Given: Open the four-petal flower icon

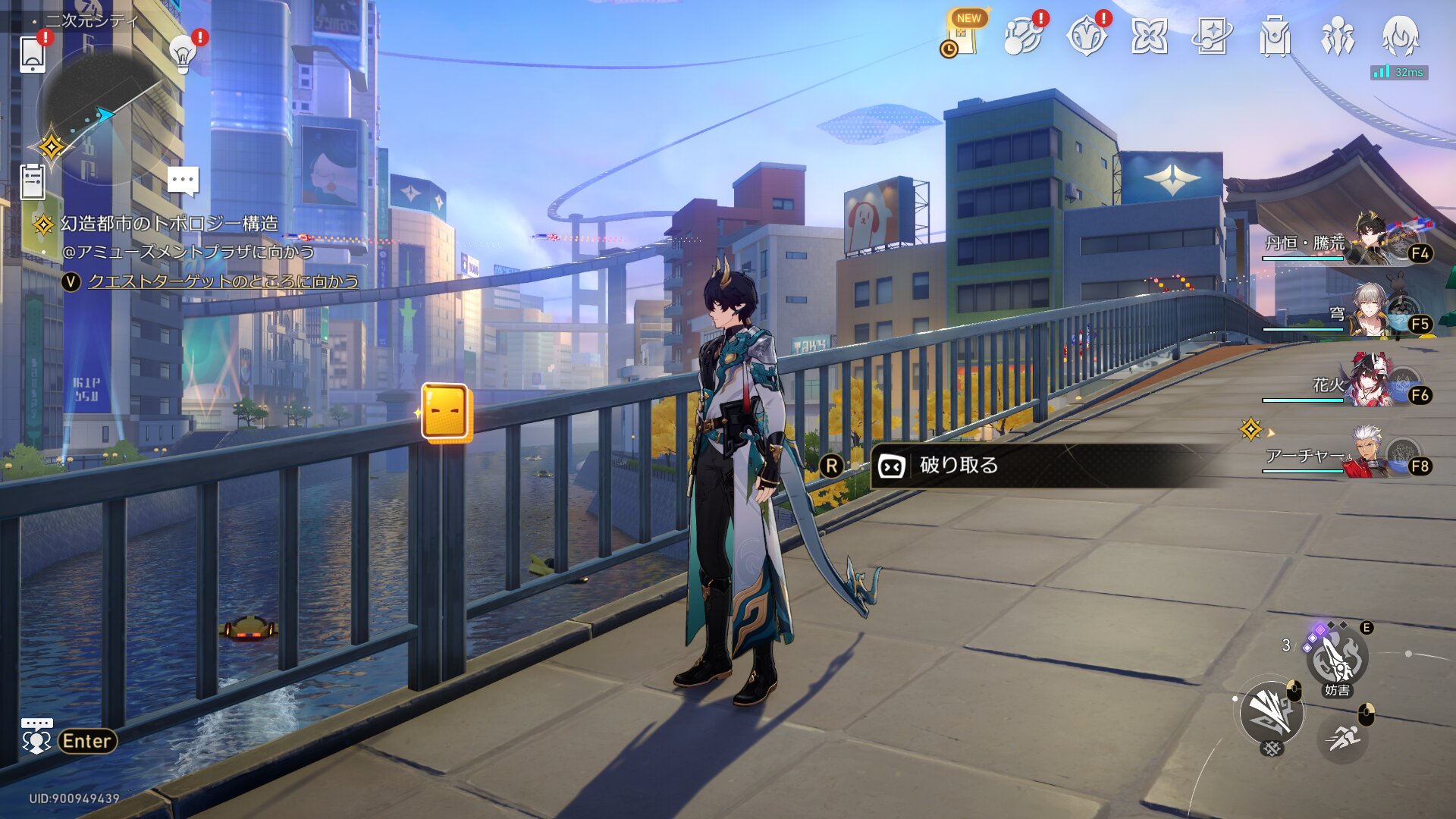Looking at the screenshot, I should click(1149, 36).
